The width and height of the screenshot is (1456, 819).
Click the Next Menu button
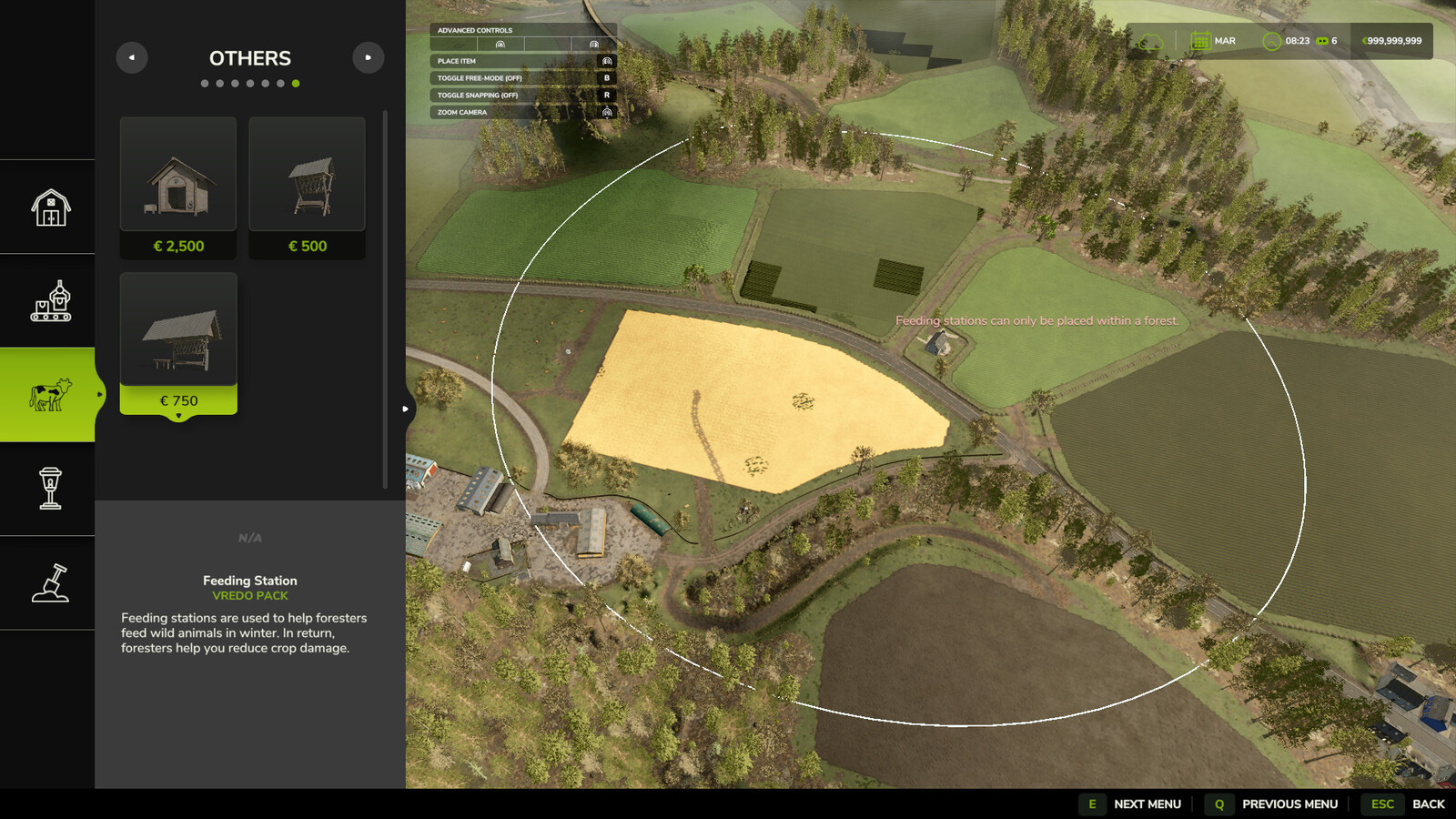tap(1133, 804)
